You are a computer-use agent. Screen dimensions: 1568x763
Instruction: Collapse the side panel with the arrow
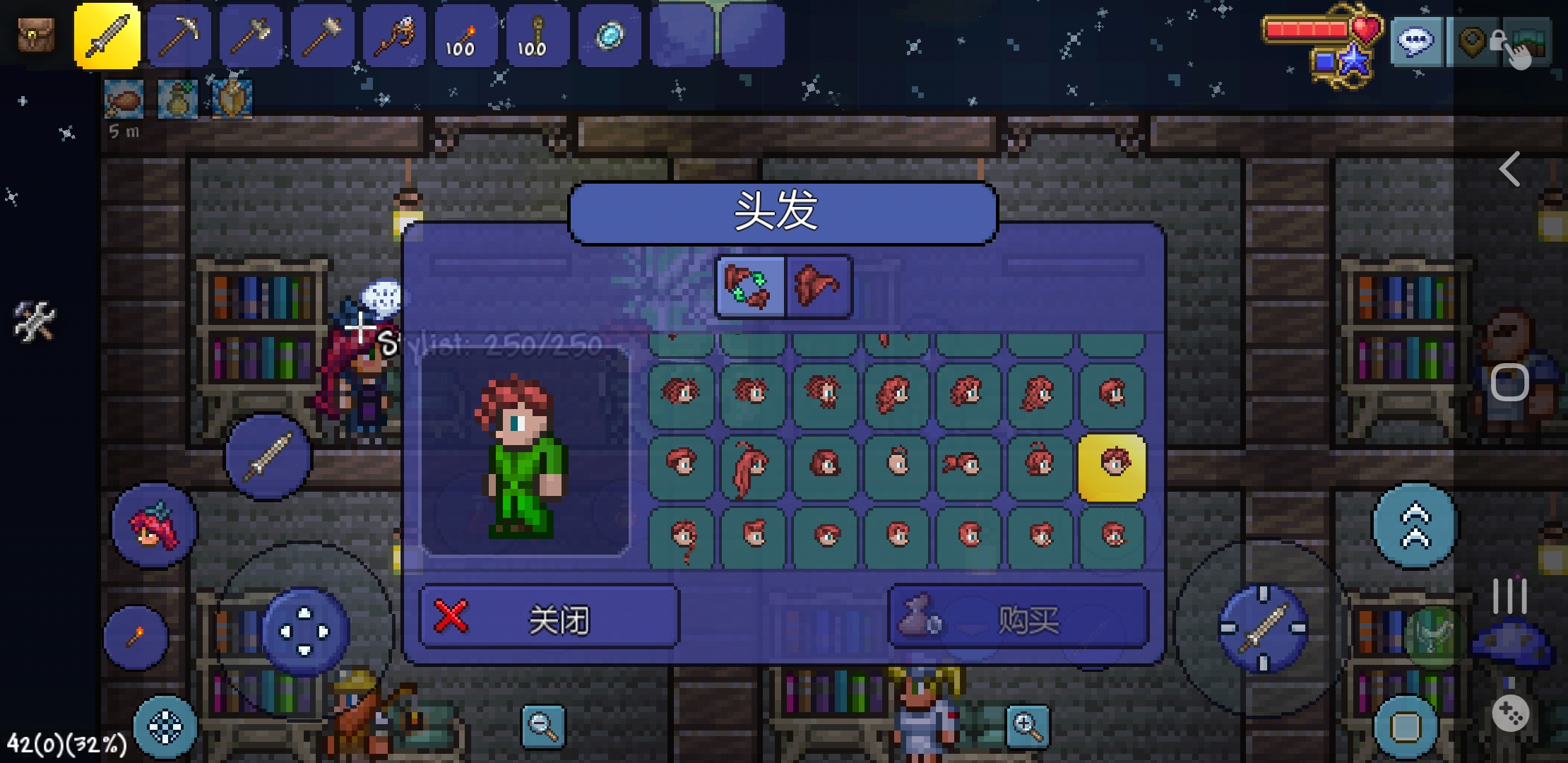(x=1509, y=170)
